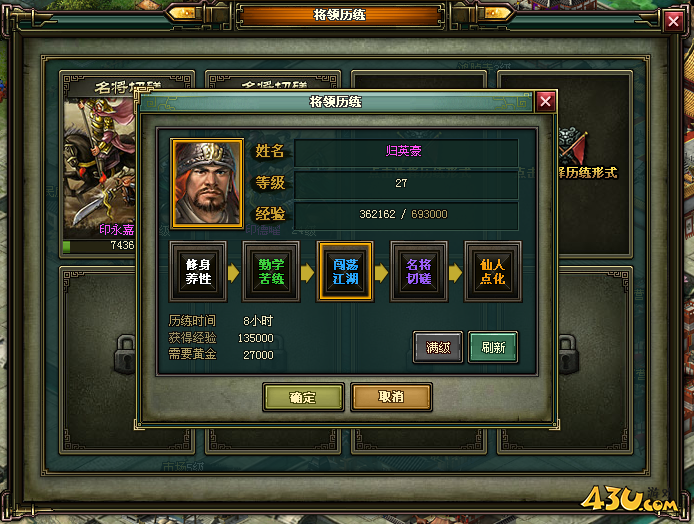Confirm training with the 确定 button
This screenshot has height=524, width=694.
coord(303,397)
